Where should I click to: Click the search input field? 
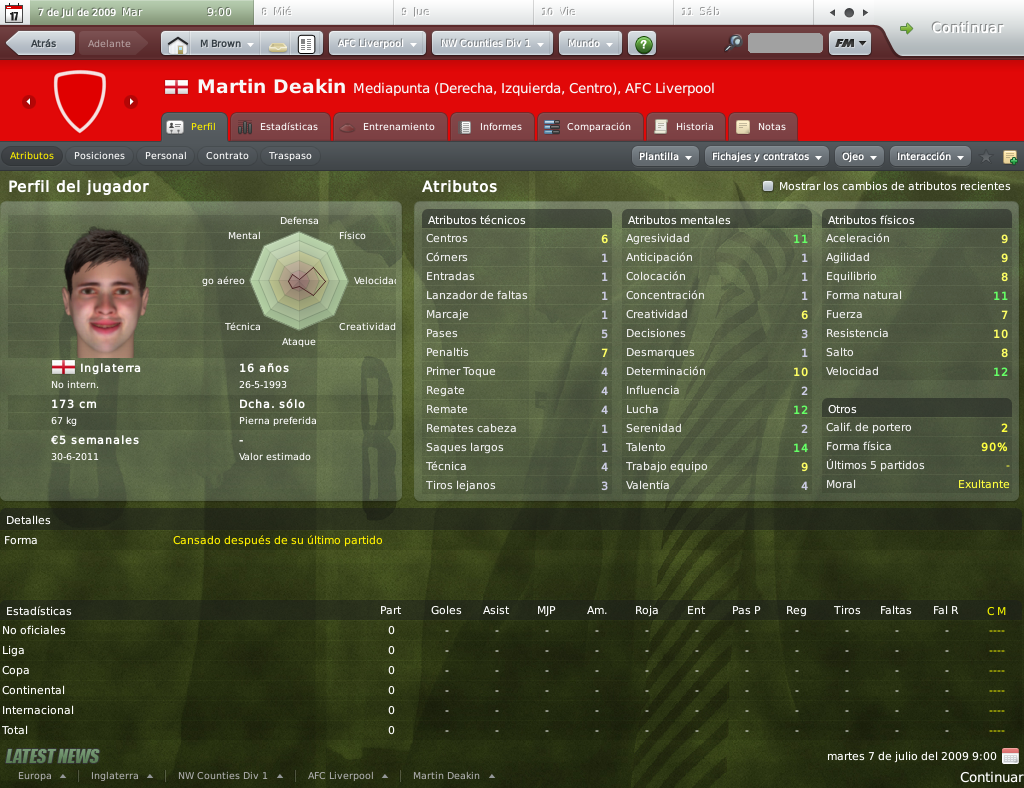[x=785, y=44]
